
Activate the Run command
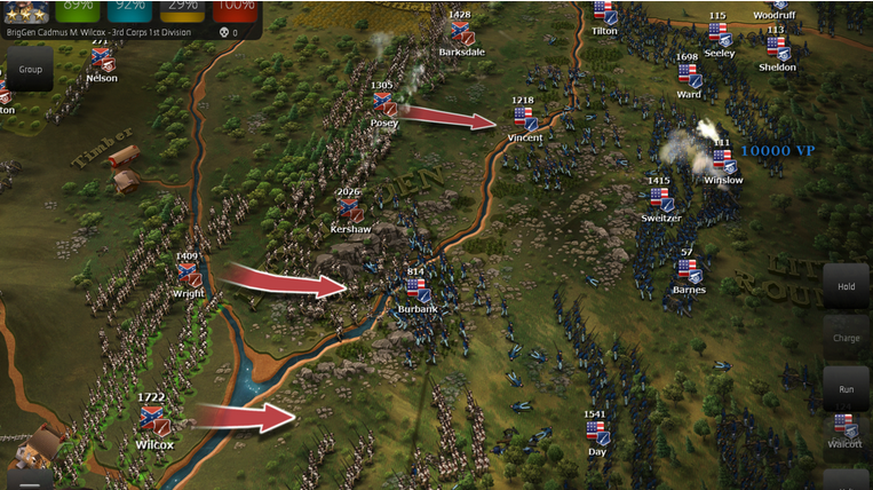pos(846,388)
